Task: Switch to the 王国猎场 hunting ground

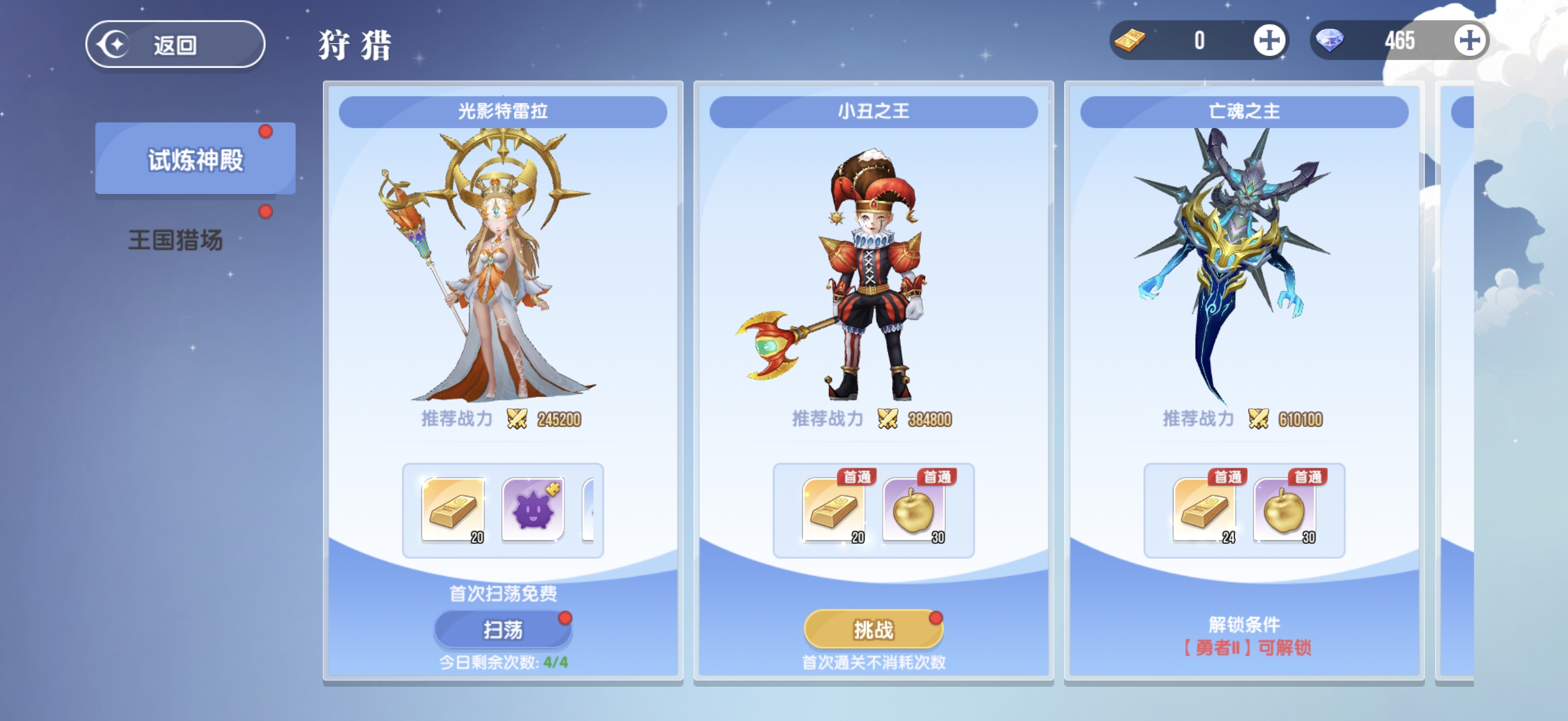Action: tap(176, 240)
